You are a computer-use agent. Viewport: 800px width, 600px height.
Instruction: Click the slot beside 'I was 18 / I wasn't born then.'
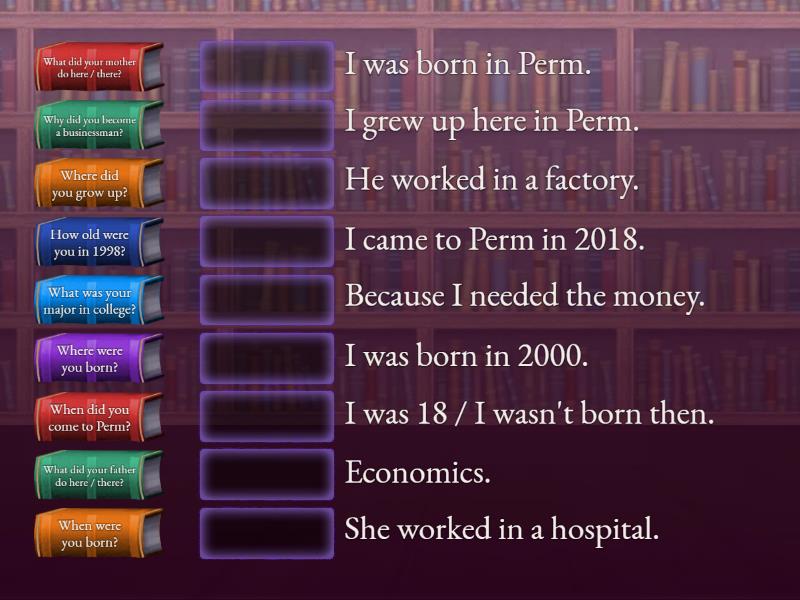(267, 416)
